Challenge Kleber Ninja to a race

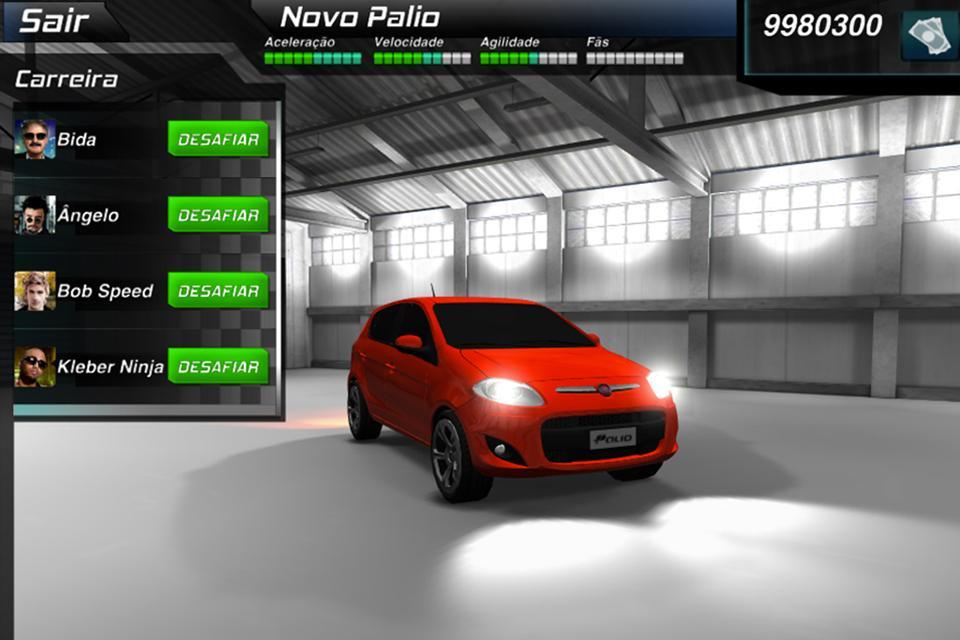click(218, 366)
